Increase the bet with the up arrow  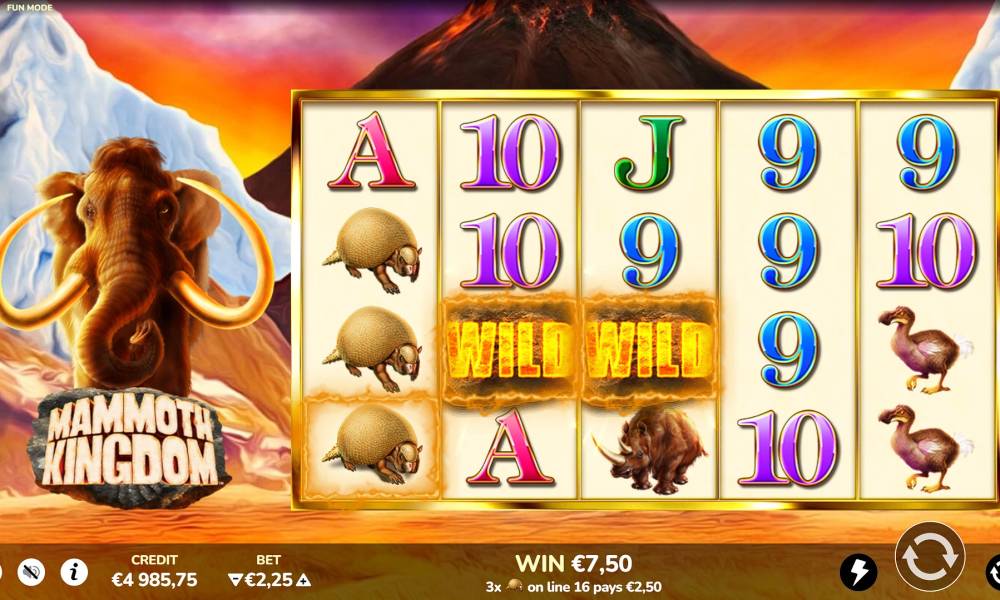304,579
